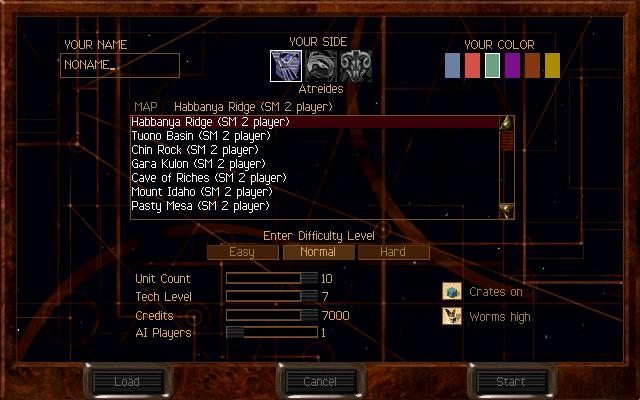The height and width of the screenshot is (400, 640).
Task: Choose the red player color
Action: click(473, 66)
